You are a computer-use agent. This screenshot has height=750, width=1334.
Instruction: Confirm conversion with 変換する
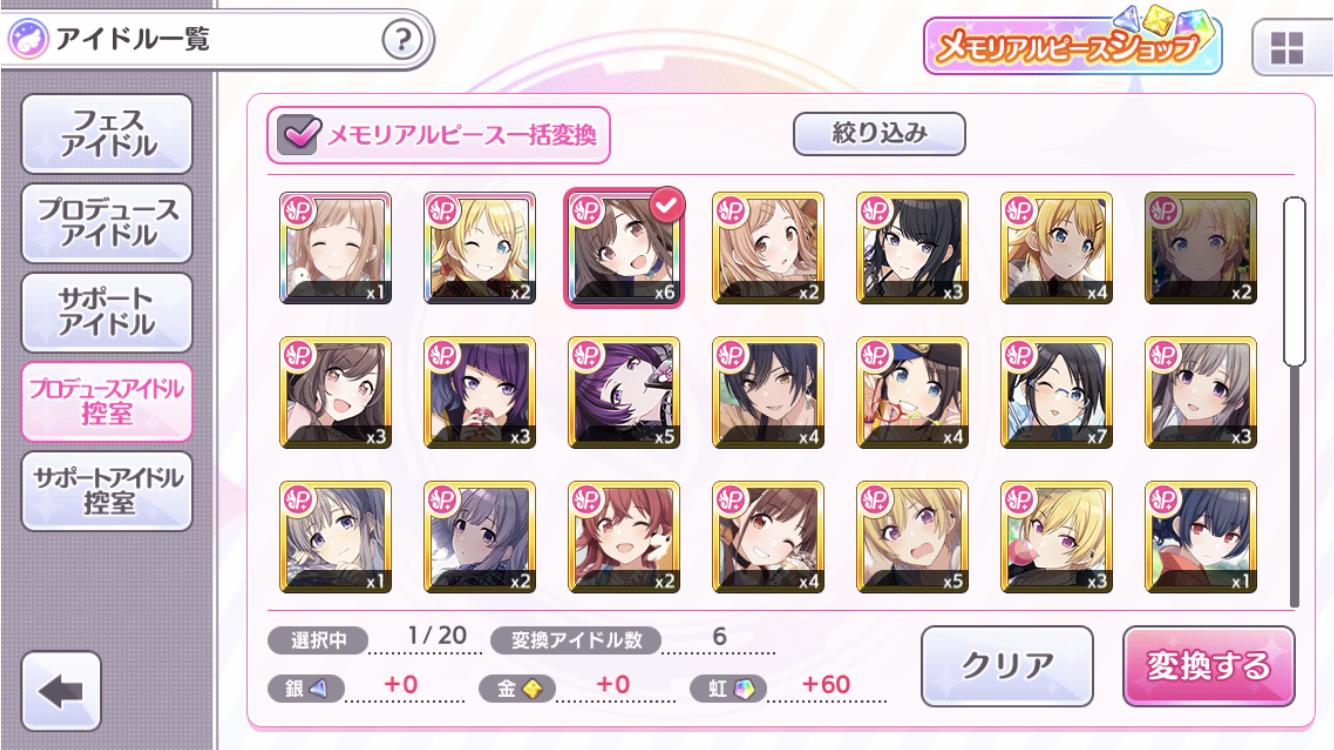pyautogui.click(x=1208, y=665)
